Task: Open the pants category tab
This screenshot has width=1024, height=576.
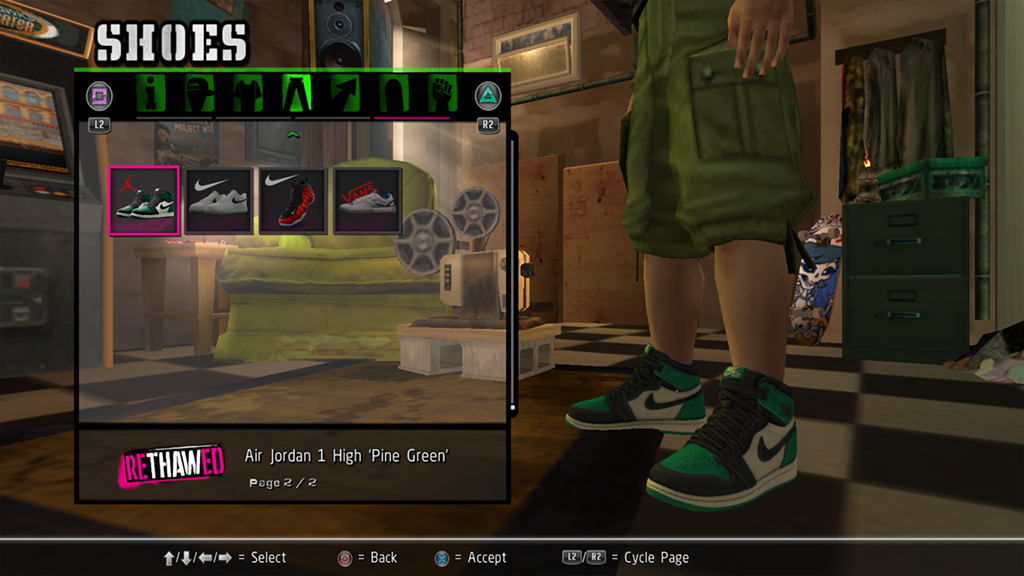Action: [297, 94]
